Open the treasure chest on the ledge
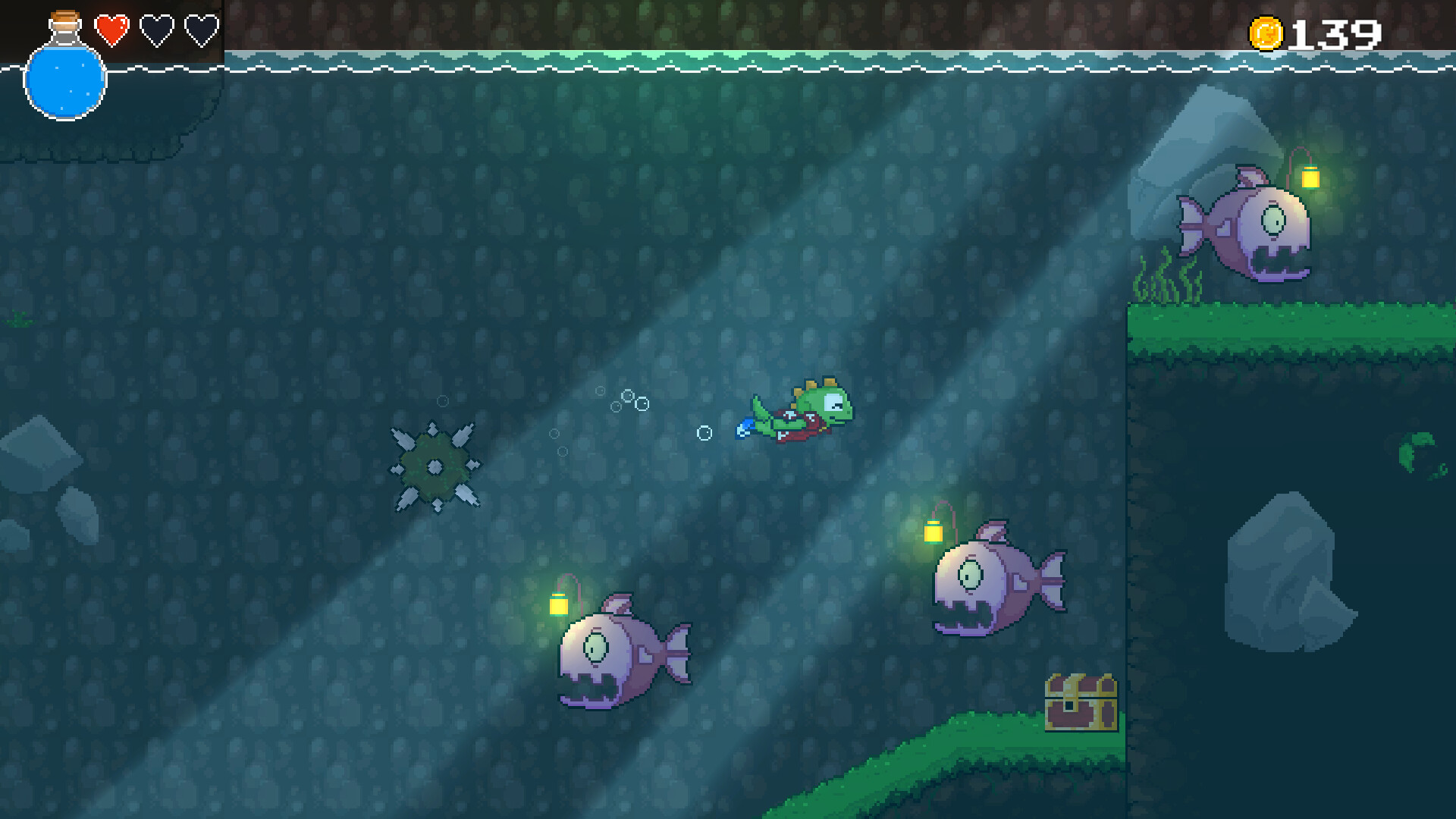Viewport: 1456px width, 819px height. [x=1080, y=701]
